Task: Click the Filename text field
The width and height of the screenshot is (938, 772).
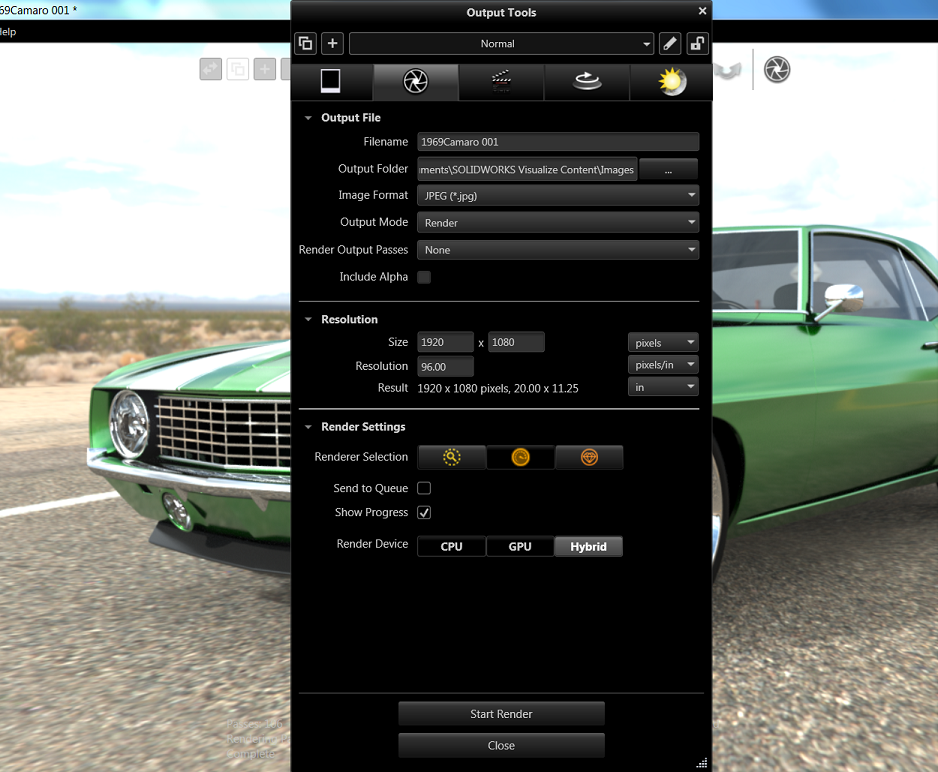Action: coord(557,142)
